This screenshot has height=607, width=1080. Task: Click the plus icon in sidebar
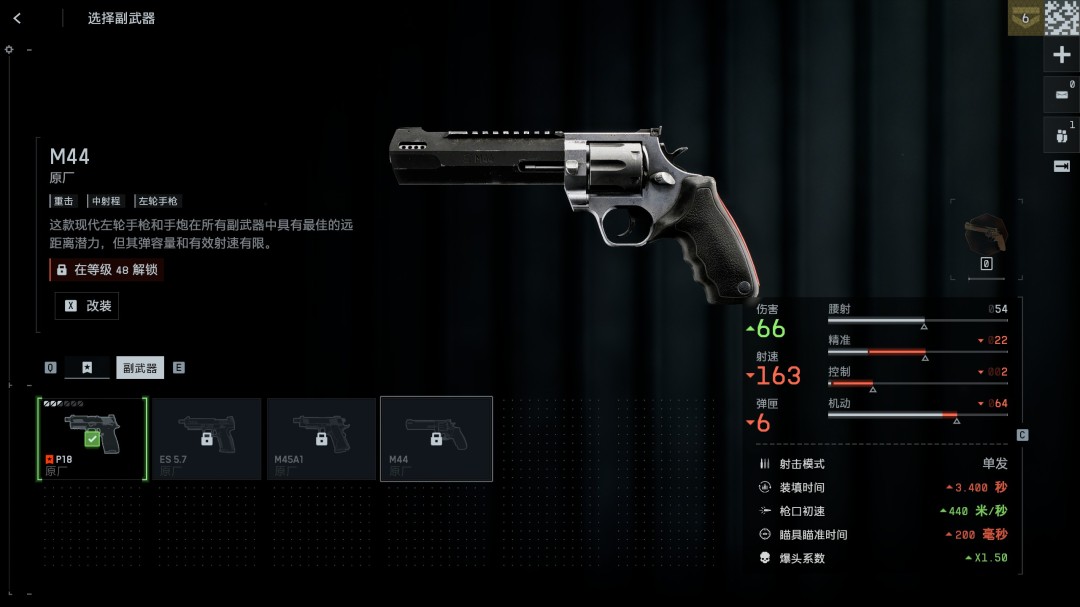(1062, 56)
